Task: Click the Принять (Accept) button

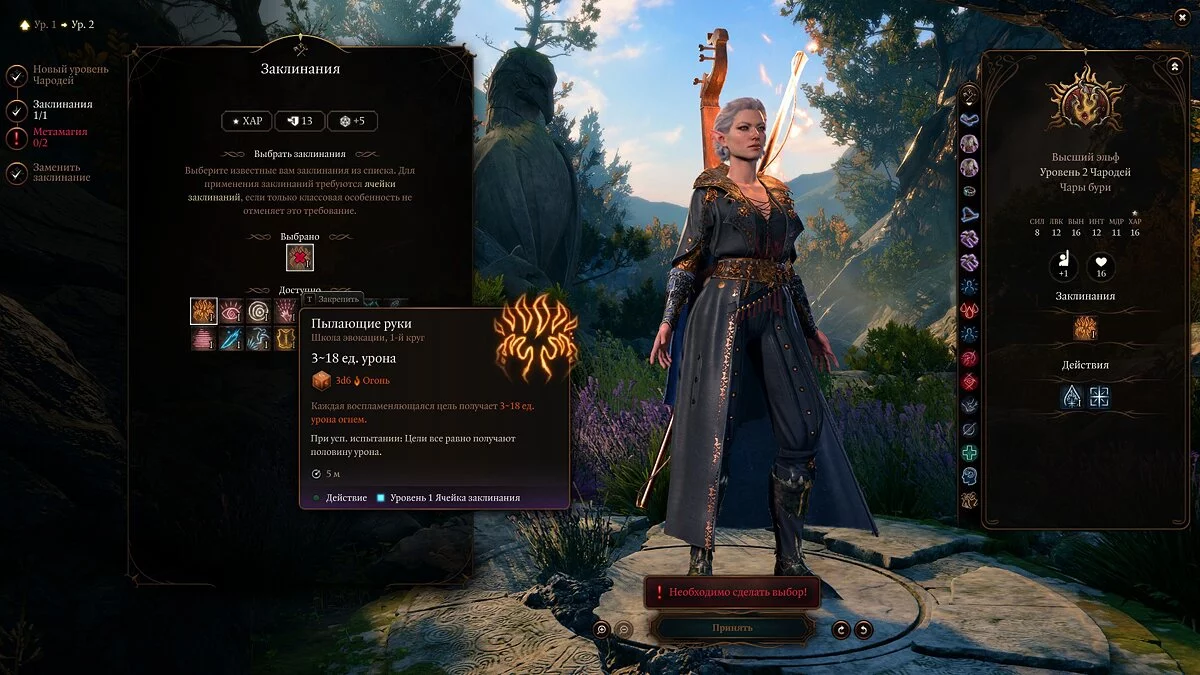Action: tap(732, 628)
